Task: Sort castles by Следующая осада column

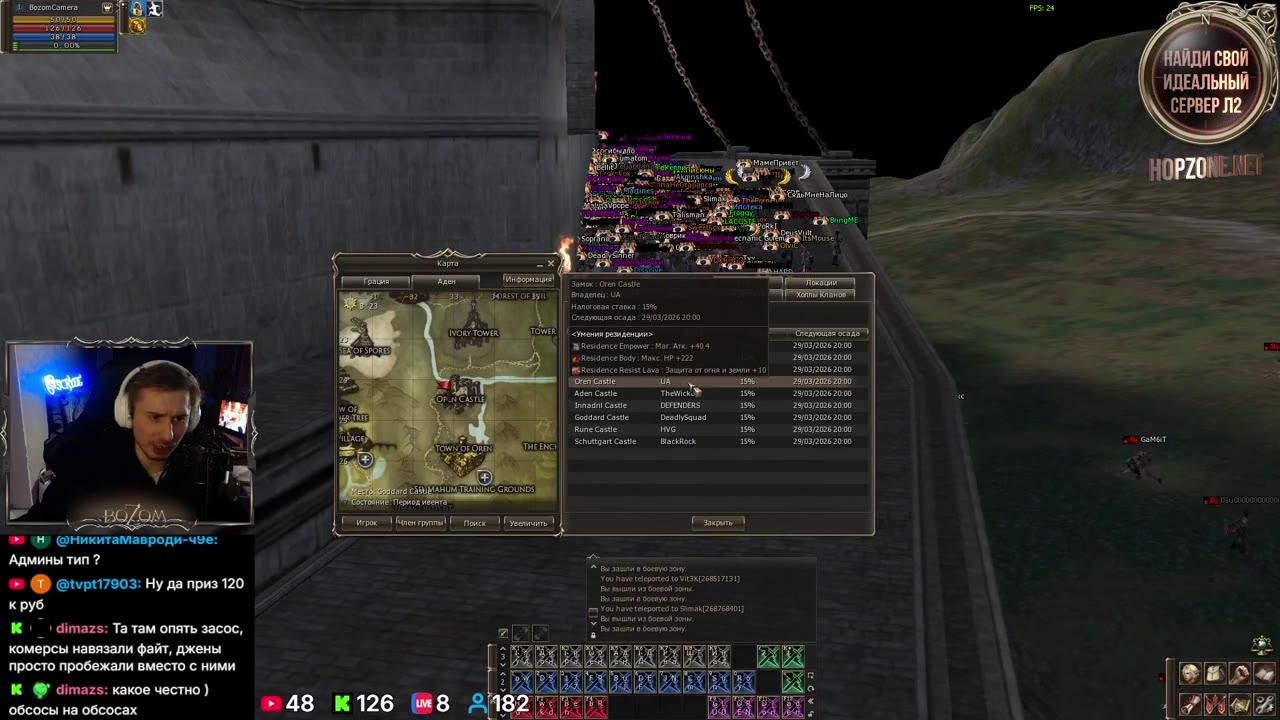Action: (827, 333)
